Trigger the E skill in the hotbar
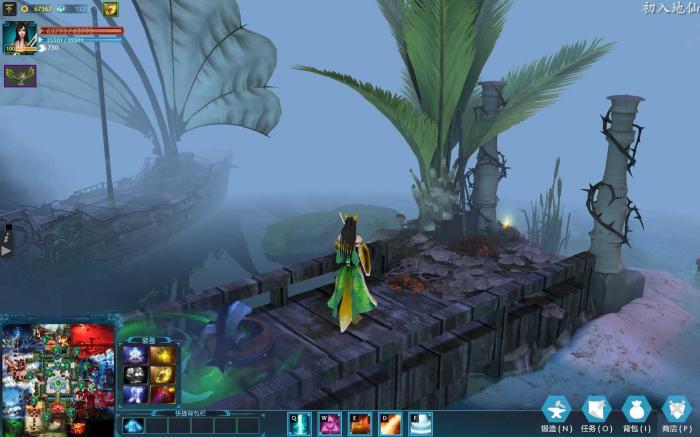Screen dimensions: 700x437 pos(360,424)
